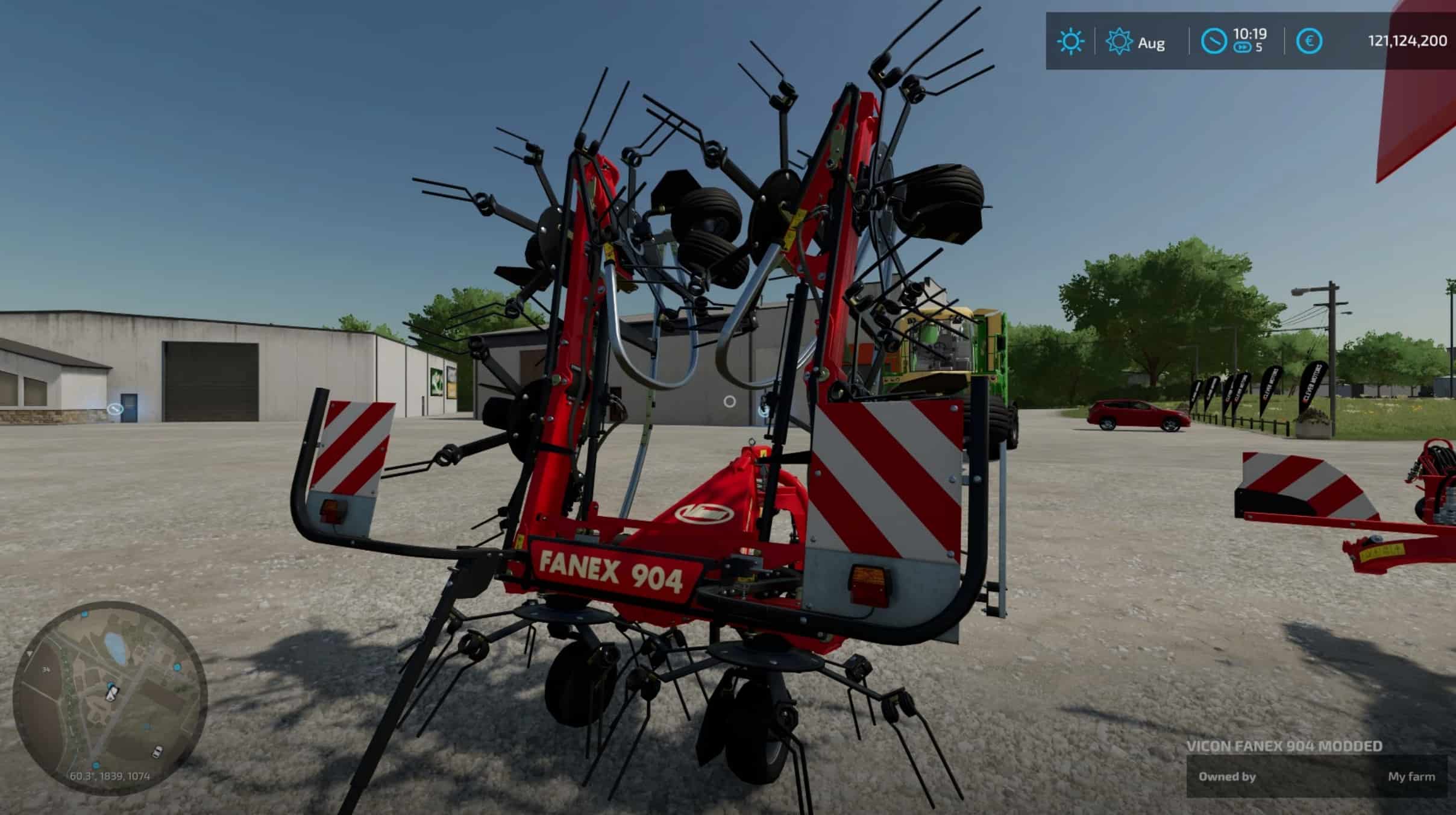Click the game clock icon
1456x815 pixels.
[1214, 42]
